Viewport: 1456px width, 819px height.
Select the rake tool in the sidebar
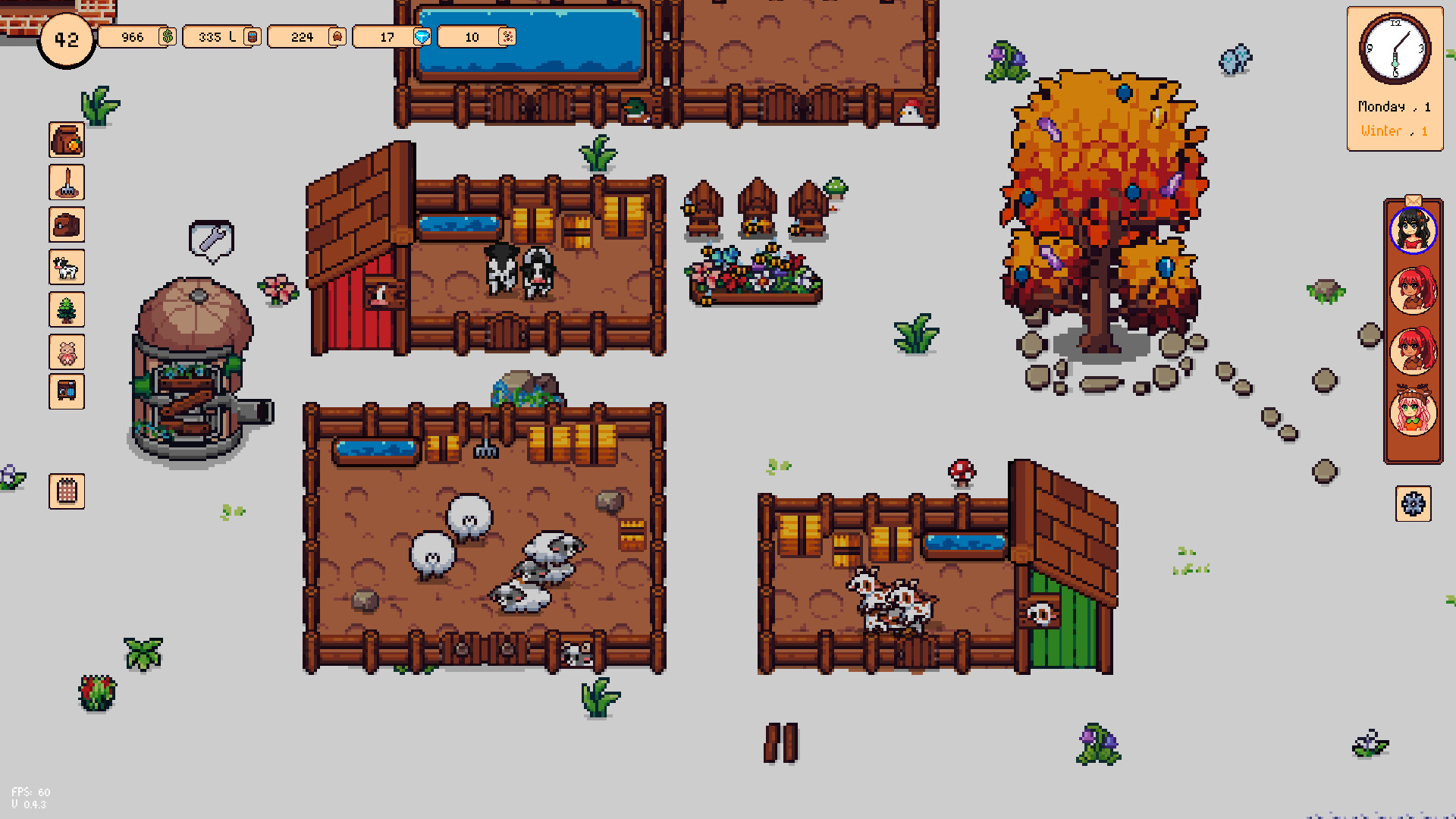(x=67, y=182)
